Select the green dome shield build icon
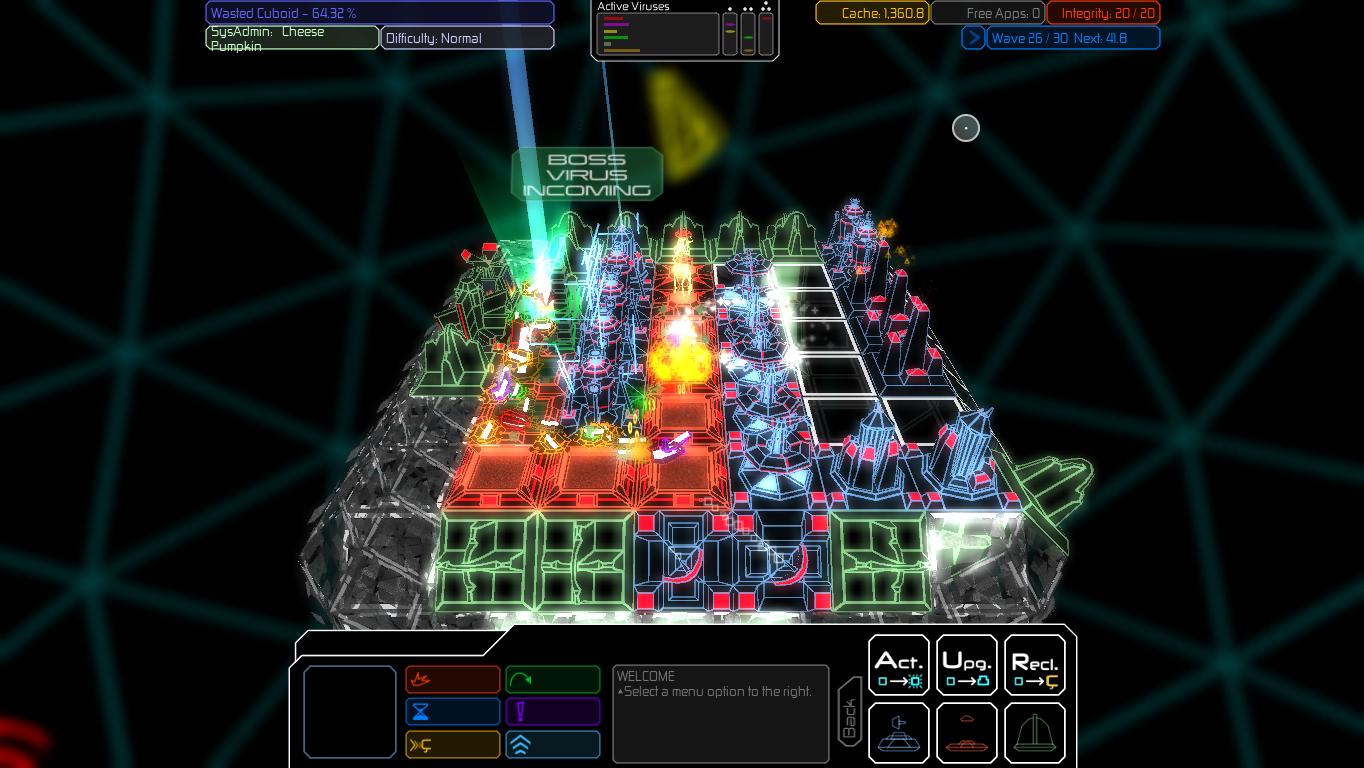Screen dimensions: 1364x768 click(1034, 732)
